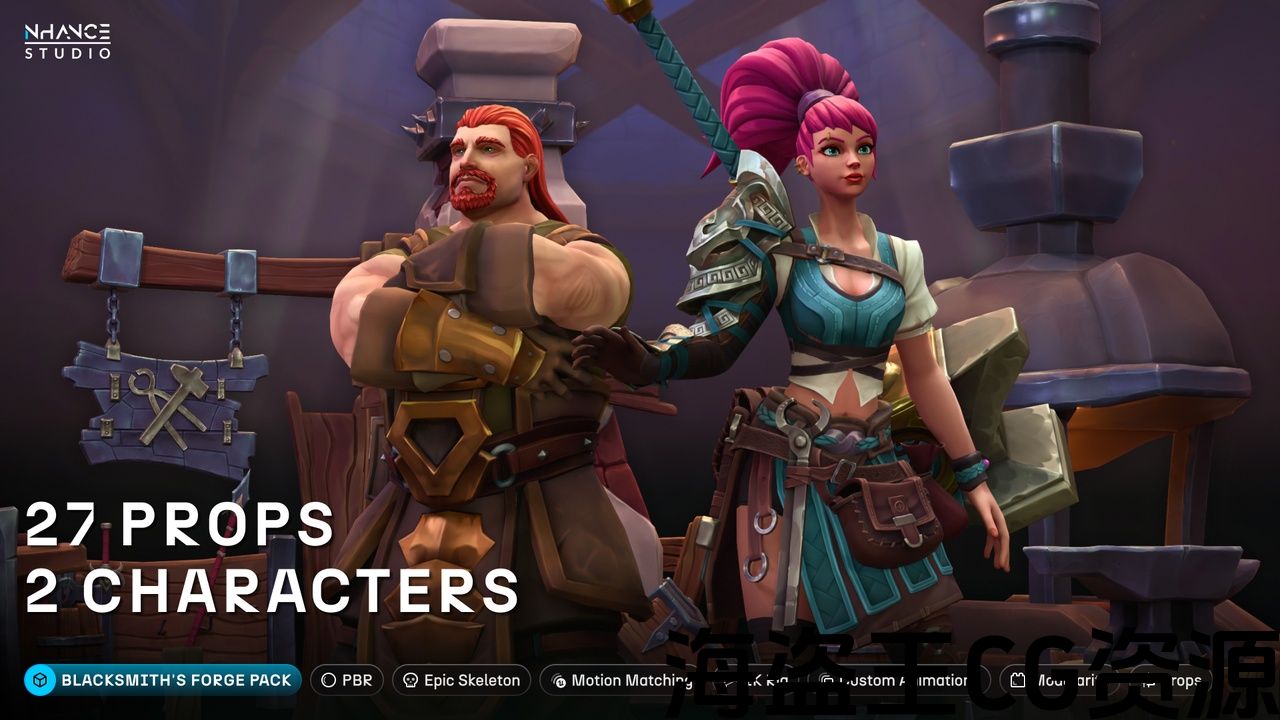Click the PBR tag
Image resolution: width=1280 pixels, height=720 pixels.
click(346, 680)
